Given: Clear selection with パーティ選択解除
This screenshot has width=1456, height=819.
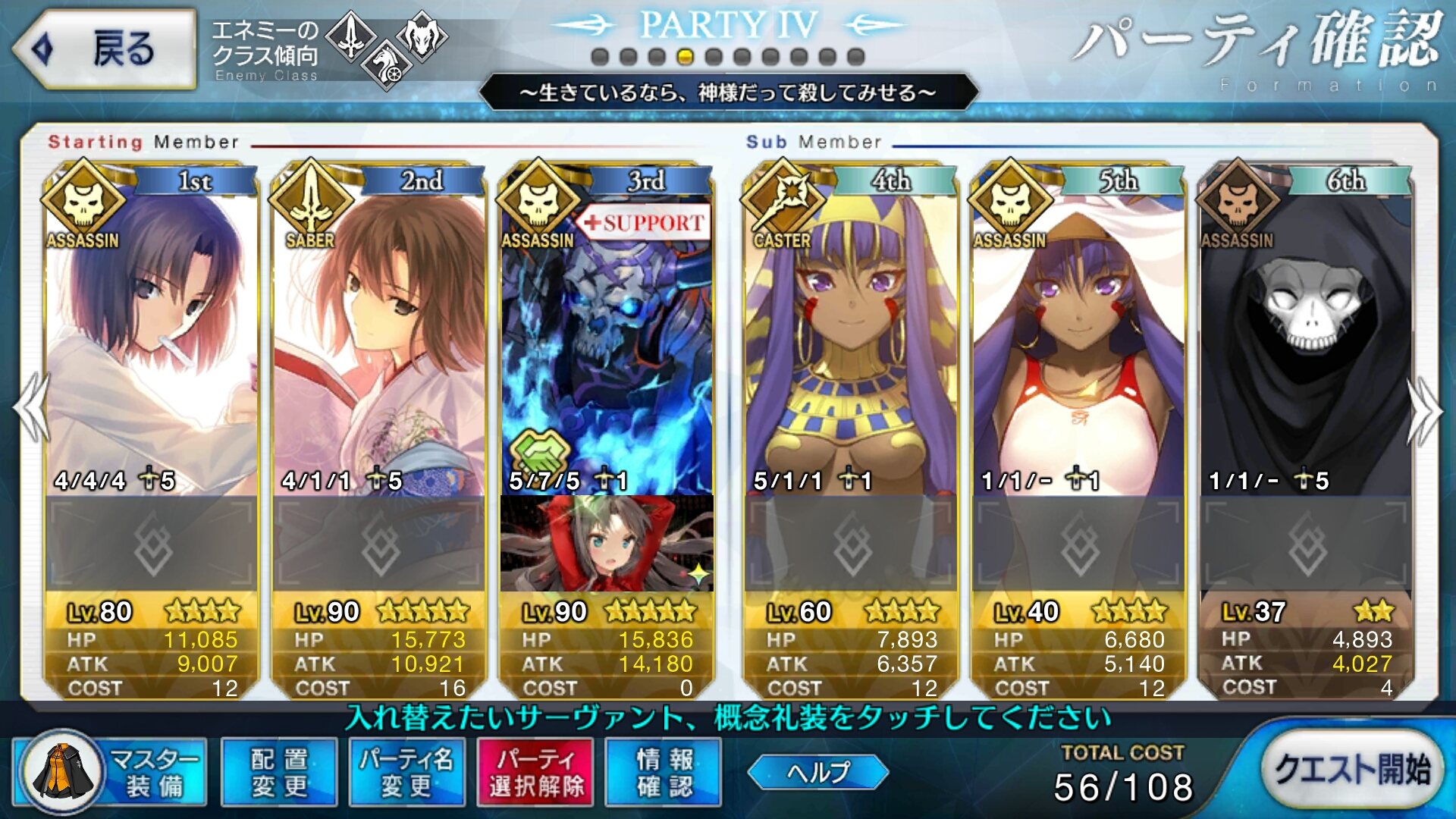Looking at the screenshot, I should pos(536,772).
